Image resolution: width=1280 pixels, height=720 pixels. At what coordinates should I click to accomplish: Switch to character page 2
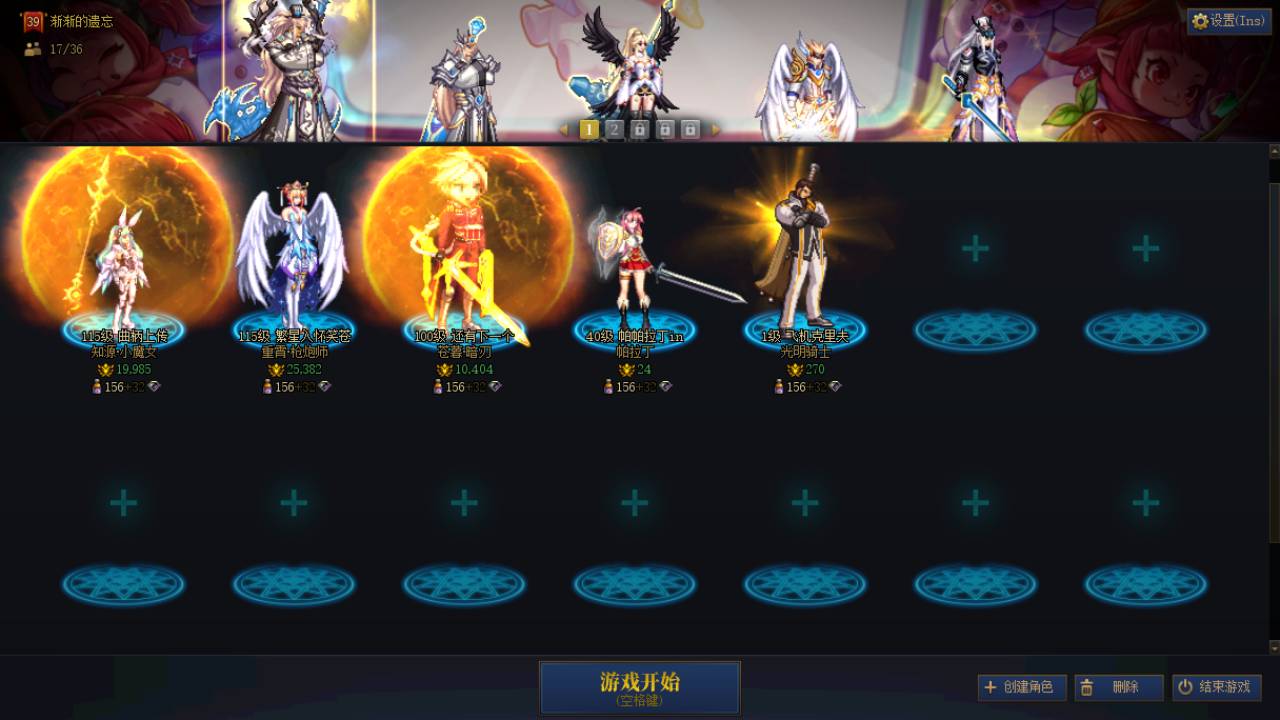point(612,128)
